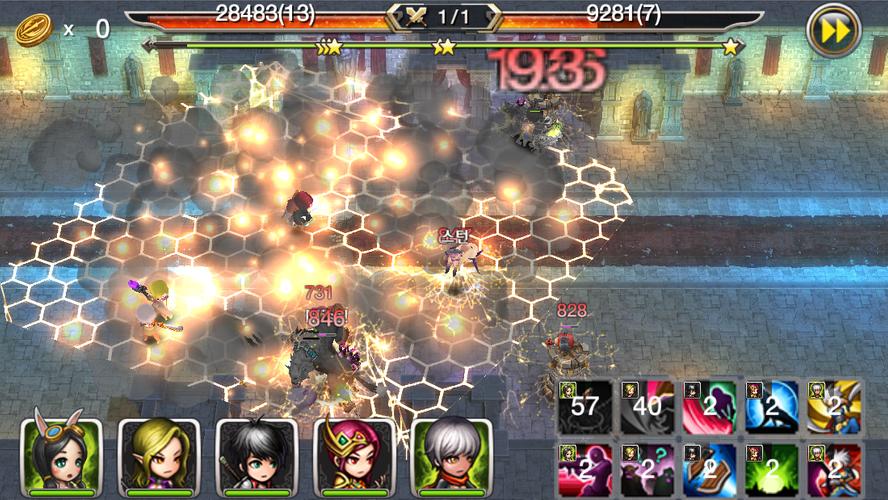888x500 pixels.
Task: Use the green glowing burst skill
Action: tap(771, 468)
